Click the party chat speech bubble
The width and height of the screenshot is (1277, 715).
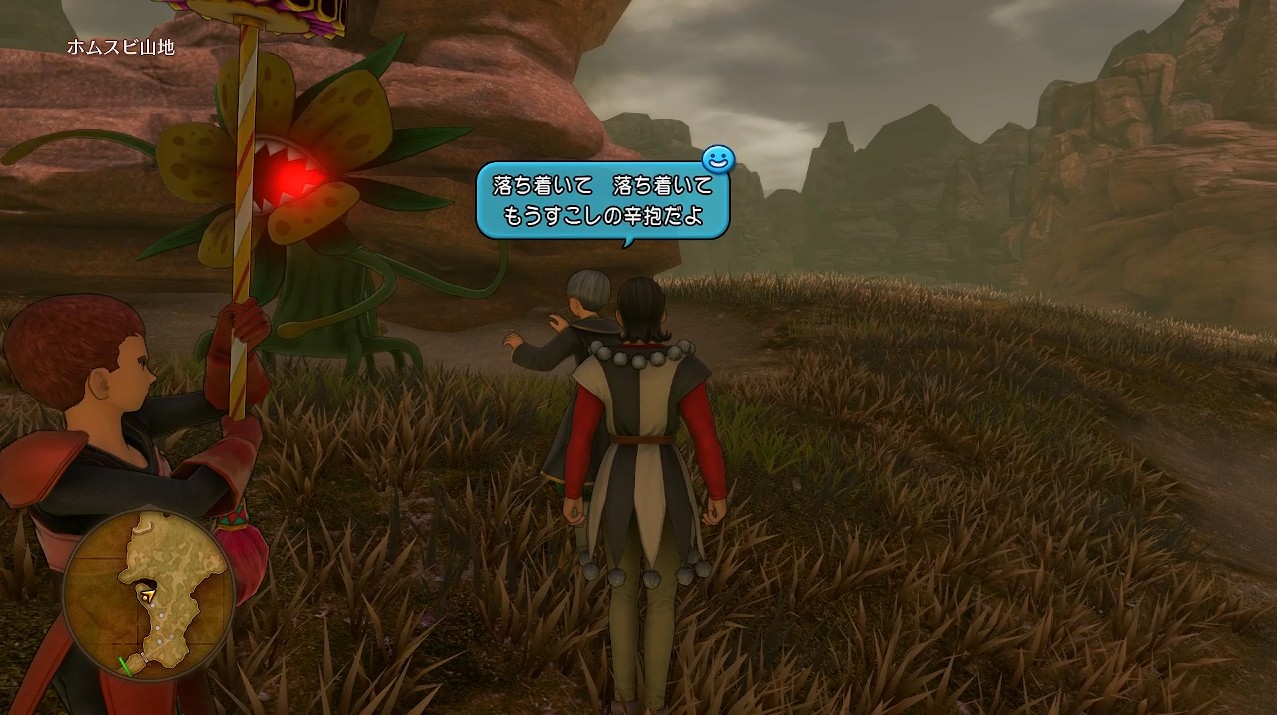coord(603,202)
